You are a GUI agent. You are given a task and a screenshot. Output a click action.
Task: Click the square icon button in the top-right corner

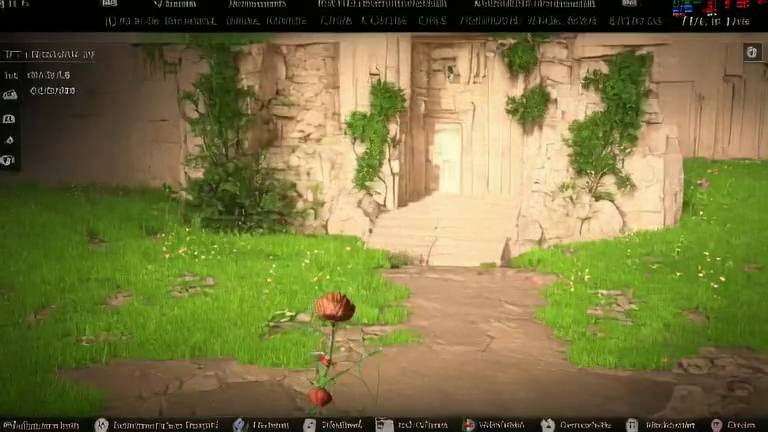click(752, 52)
